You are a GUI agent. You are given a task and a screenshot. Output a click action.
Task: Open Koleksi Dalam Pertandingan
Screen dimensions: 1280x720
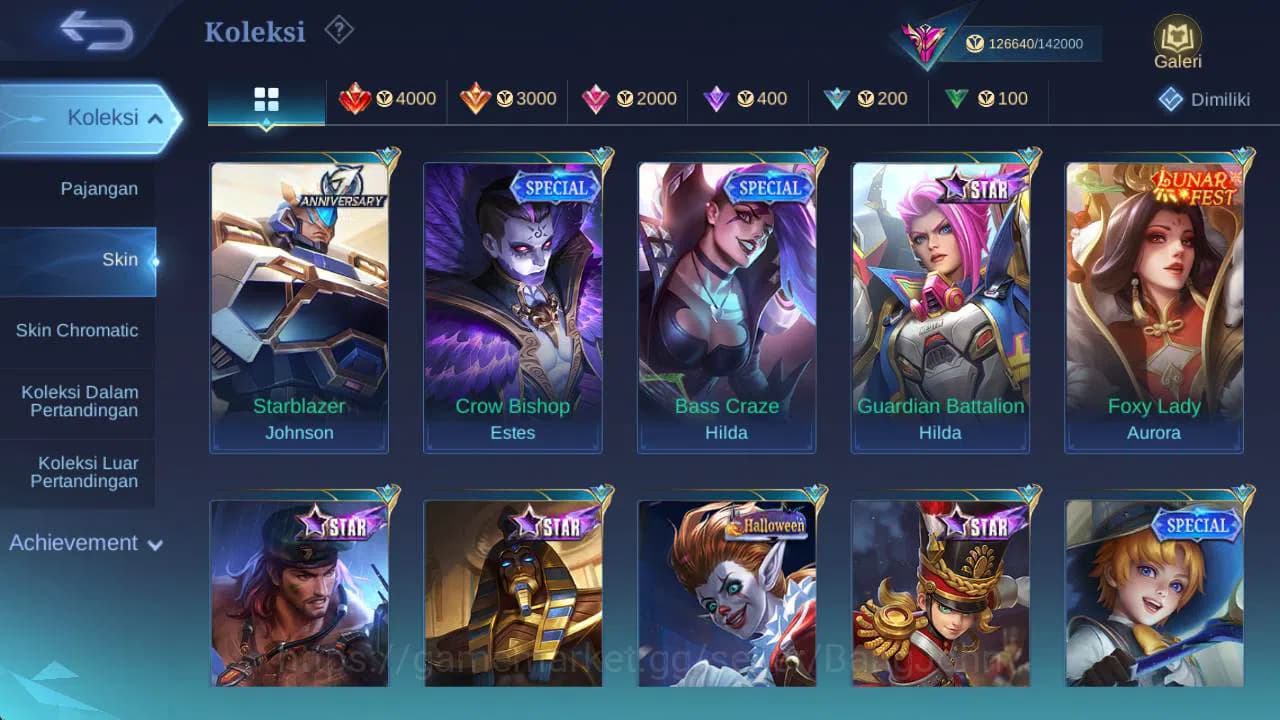[x=78, y=401]
